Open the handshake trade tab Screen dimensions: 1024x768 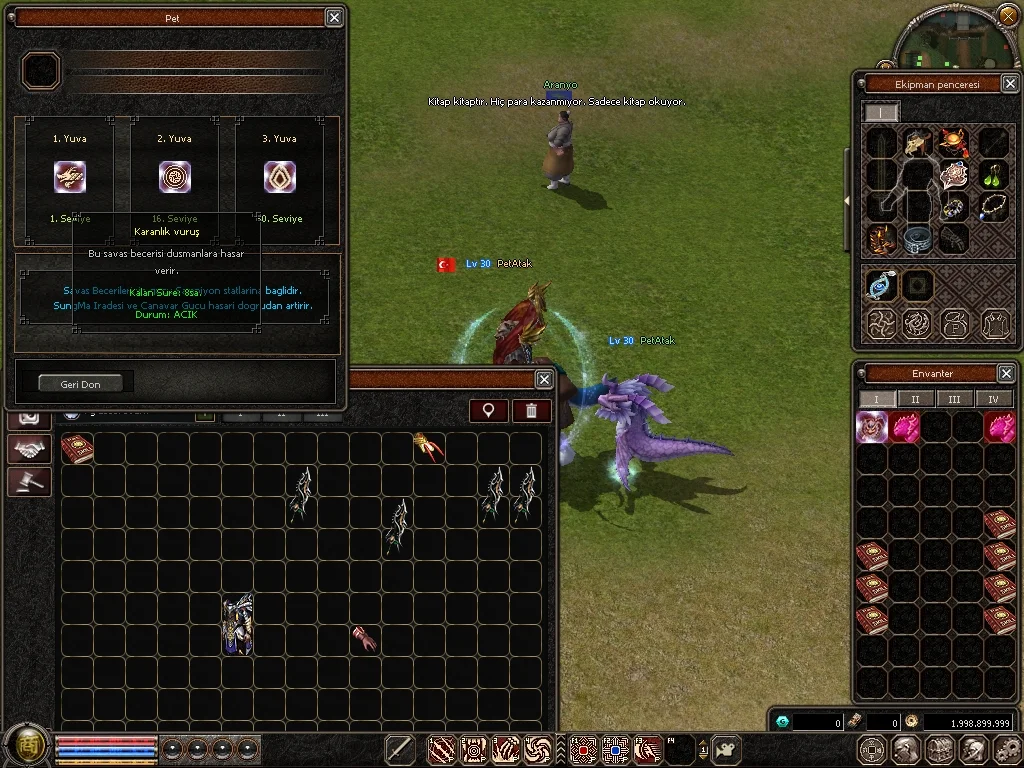[29, 449]
